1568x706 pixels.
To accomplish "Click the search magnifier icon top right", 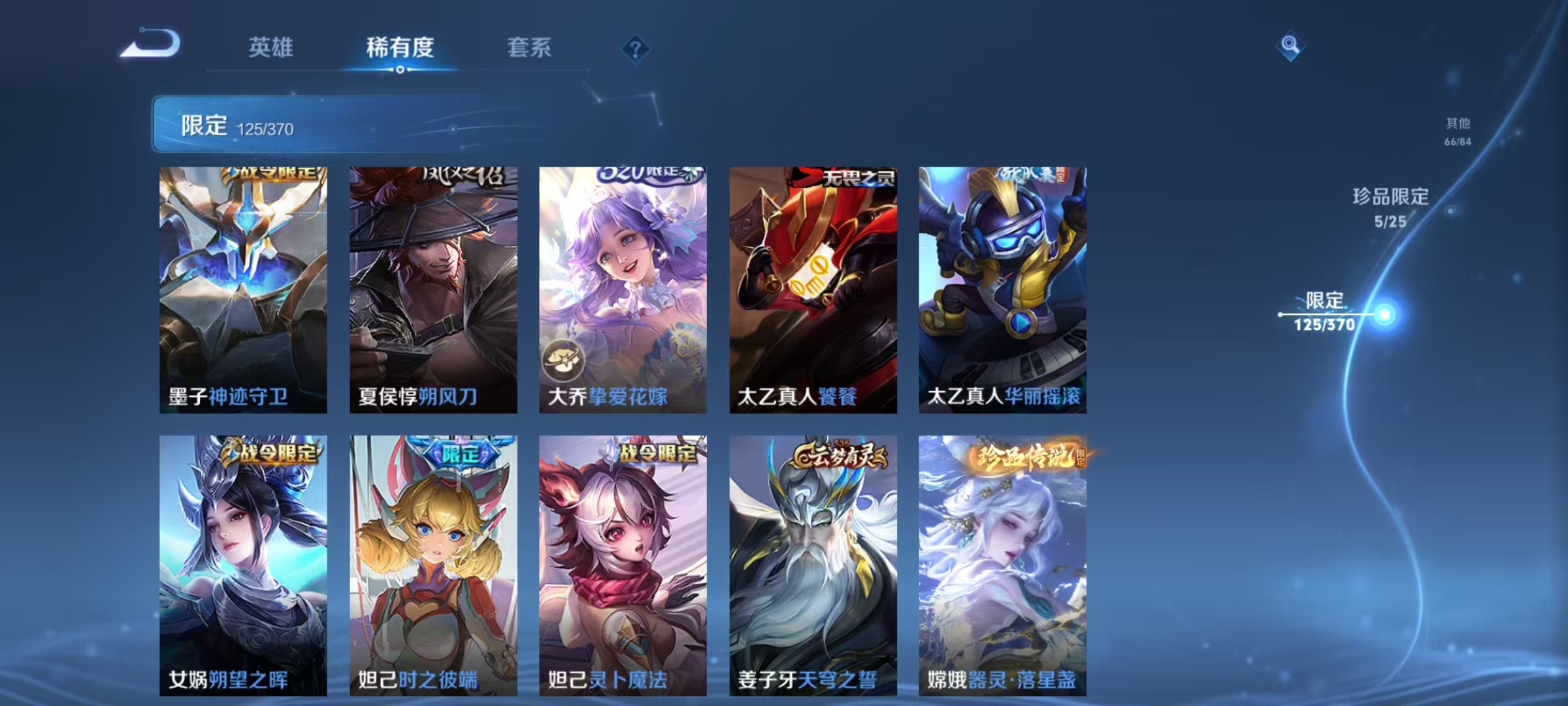I will click(x=1290, y=46).
